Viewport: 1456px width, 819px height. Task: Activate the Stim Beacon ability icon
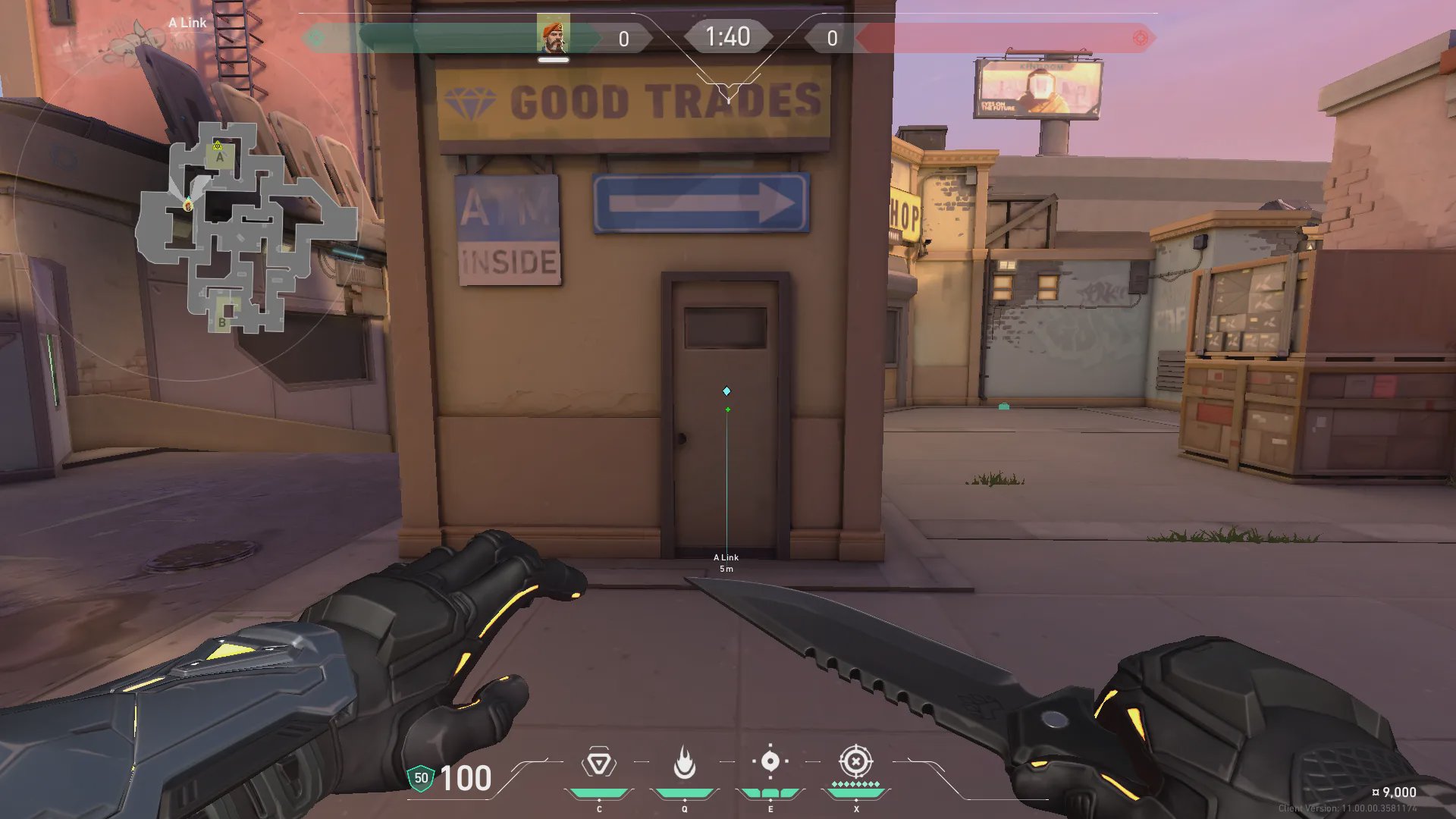pos(598,763)
